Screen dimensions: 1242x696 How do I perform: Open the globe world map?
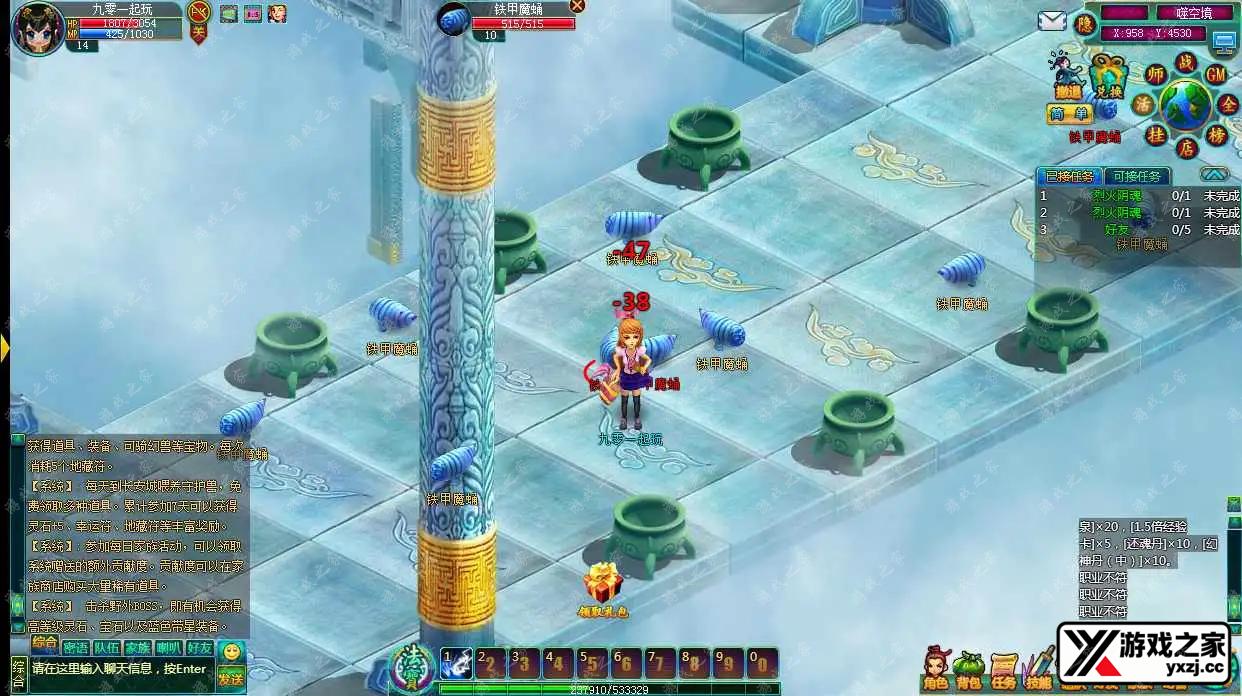1186,105
